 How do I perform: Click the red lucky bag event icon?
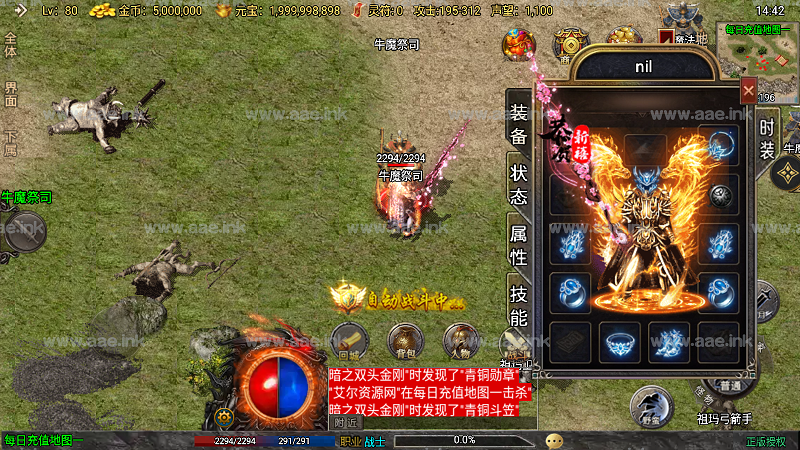coord(519,44)
